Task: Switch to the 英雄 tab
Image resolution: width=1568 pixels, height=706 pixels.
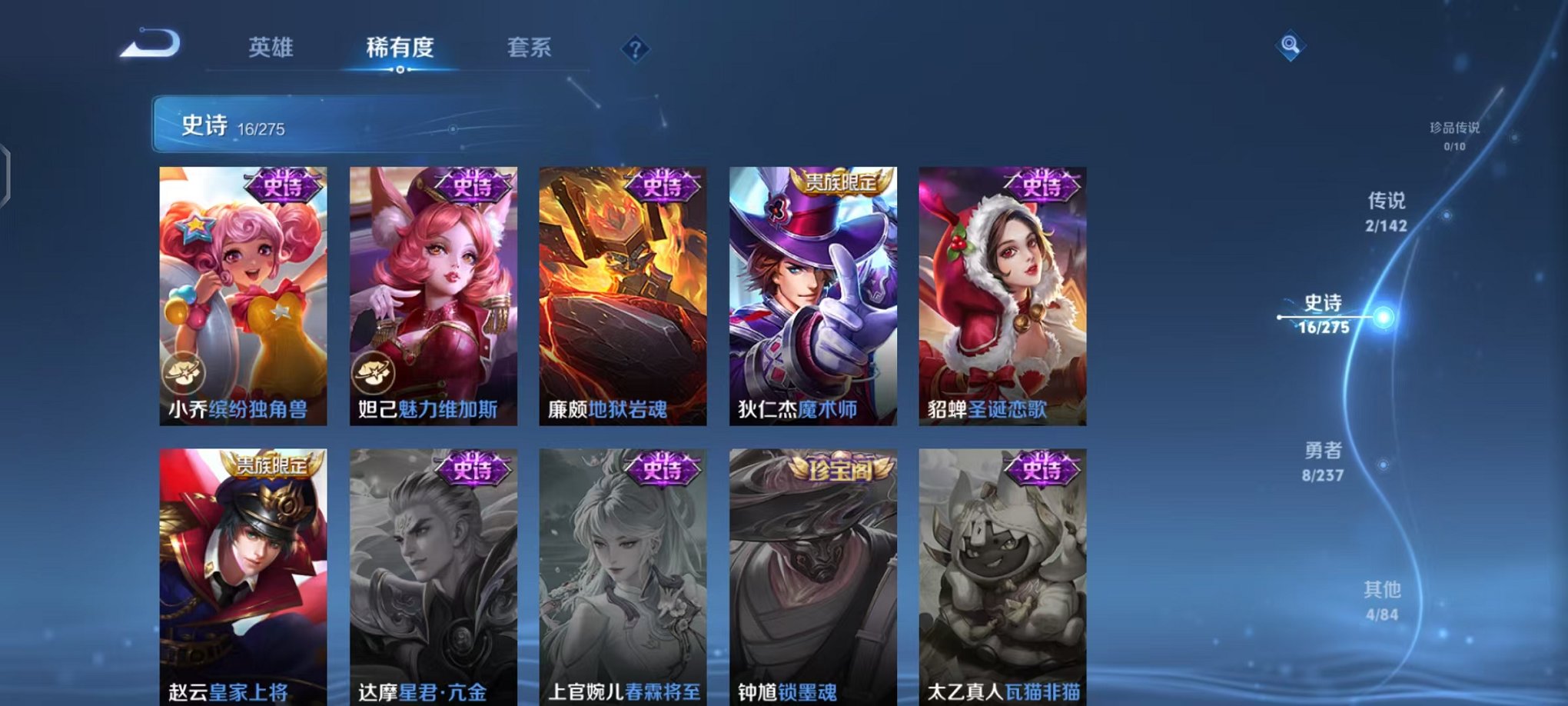Action: click(271, 48)
